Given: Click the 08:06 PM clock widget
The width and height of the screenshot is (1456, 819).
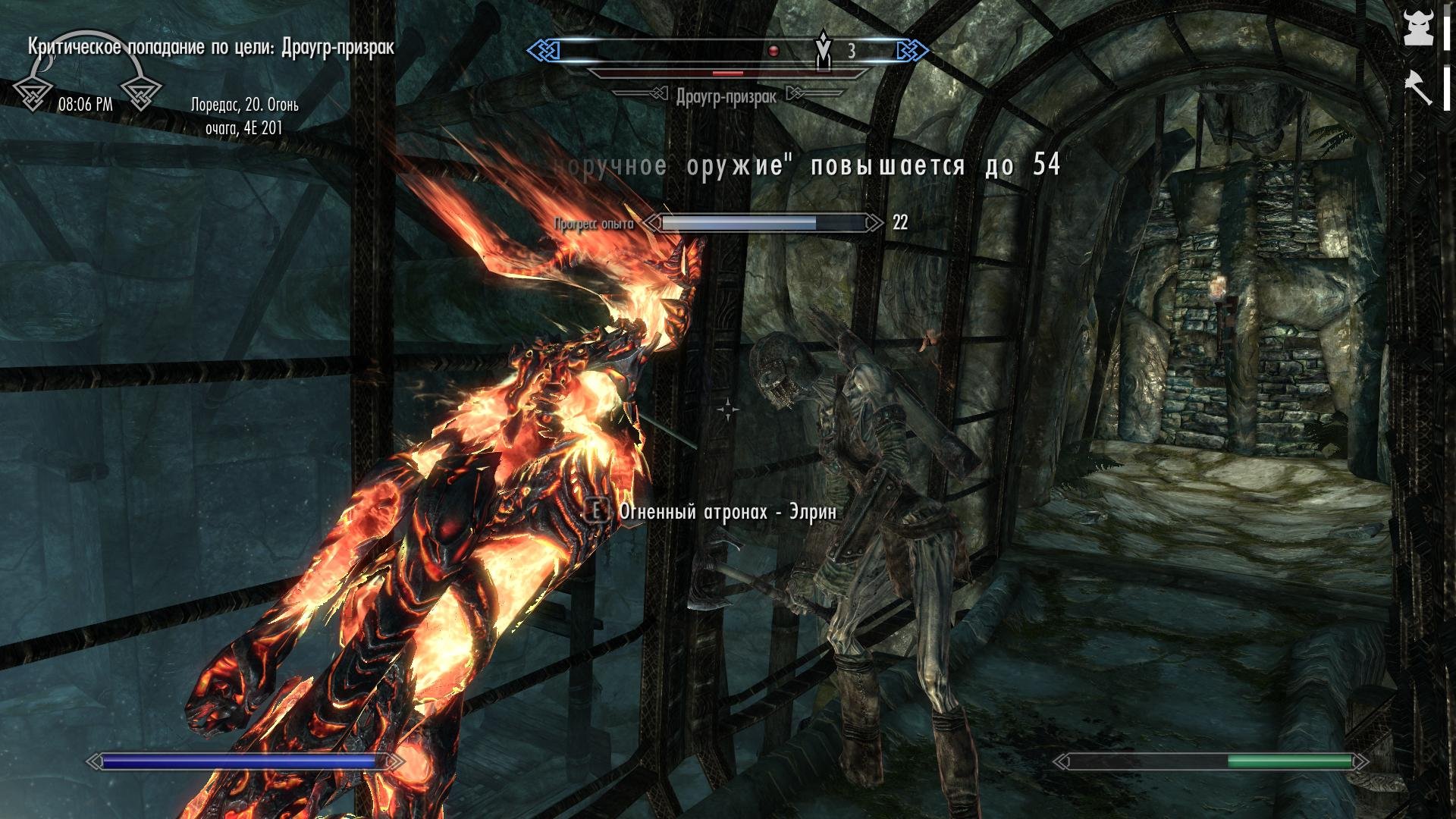Looking at the screenshot, I should click(85, 105).
